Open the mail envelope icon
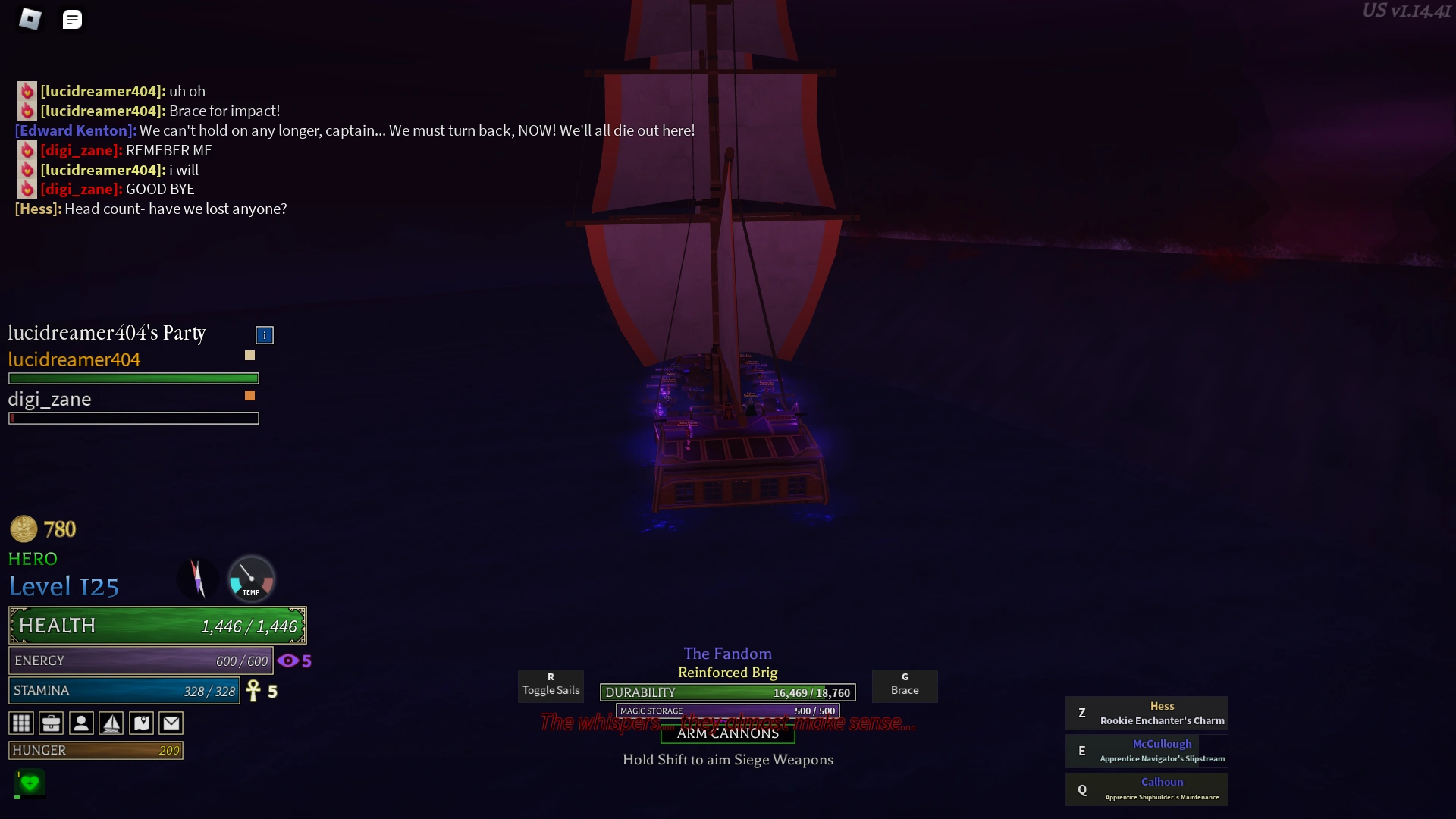 click(171, 723)
